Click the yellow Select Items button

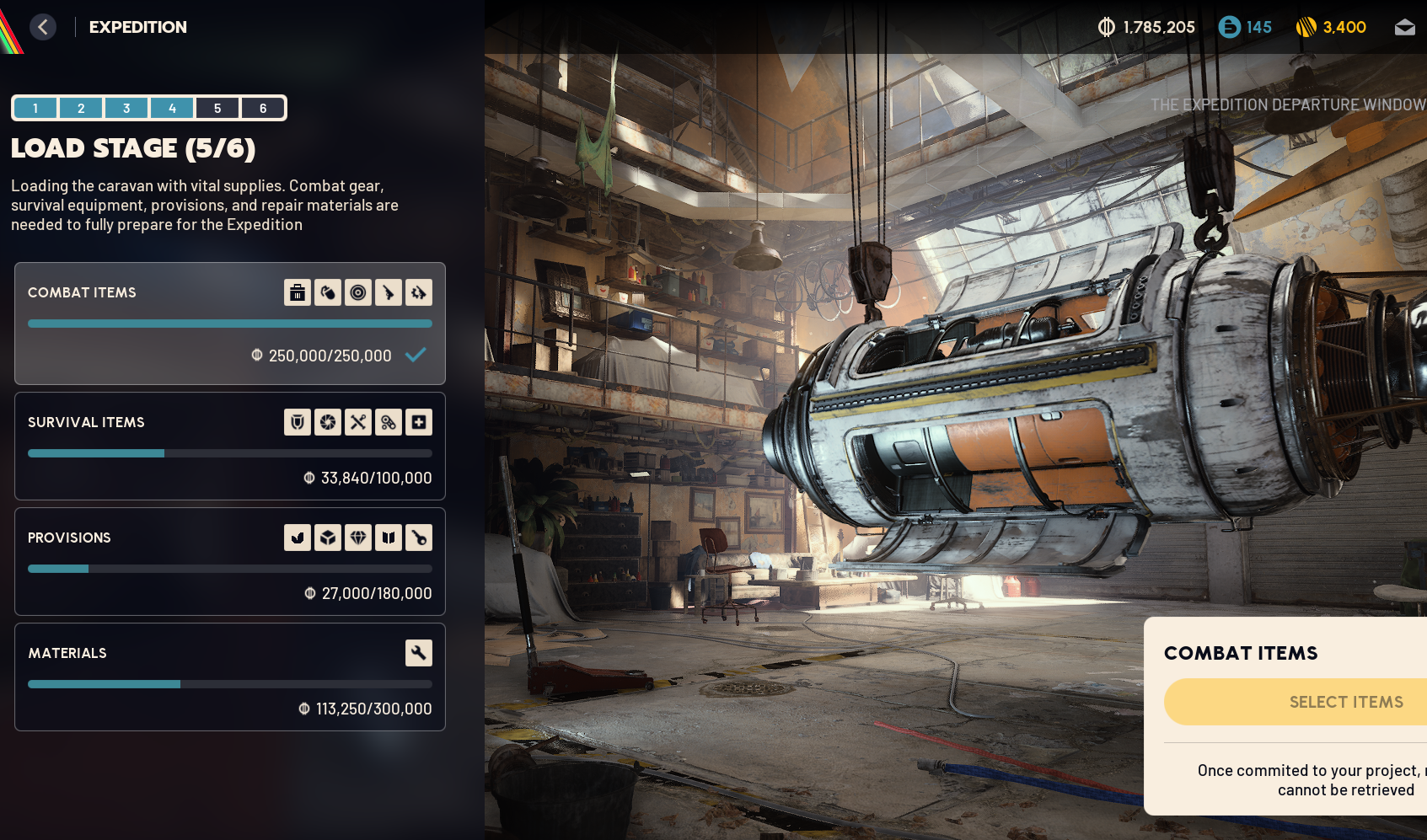1345,702
